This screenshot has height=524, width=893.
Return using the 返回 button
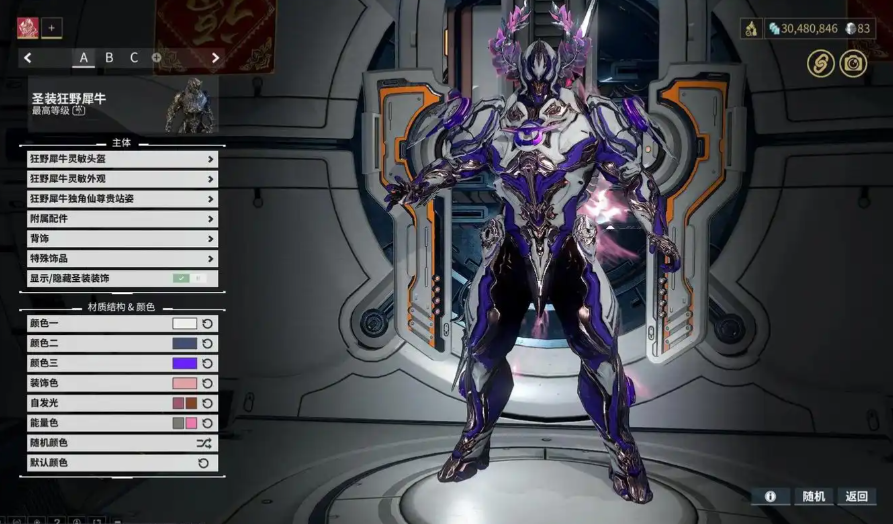[857, 496]
